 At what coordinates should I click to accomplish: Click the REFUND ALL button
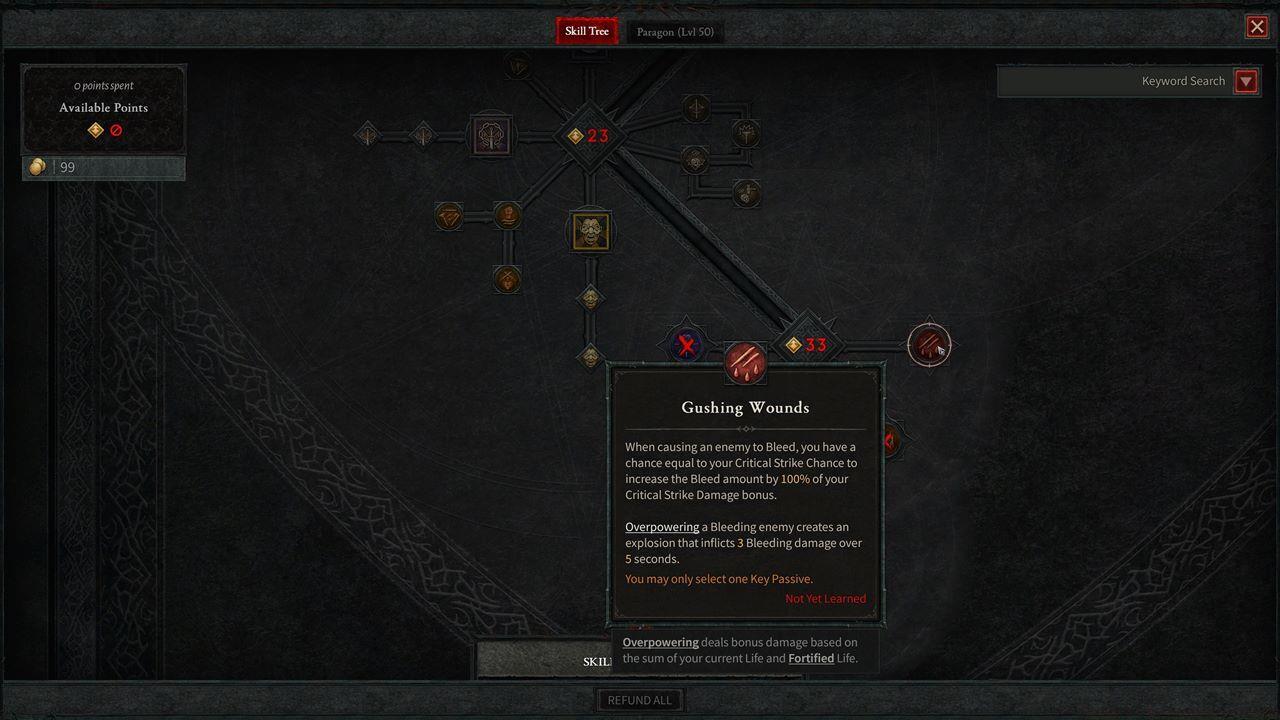(x=640, y=699)
